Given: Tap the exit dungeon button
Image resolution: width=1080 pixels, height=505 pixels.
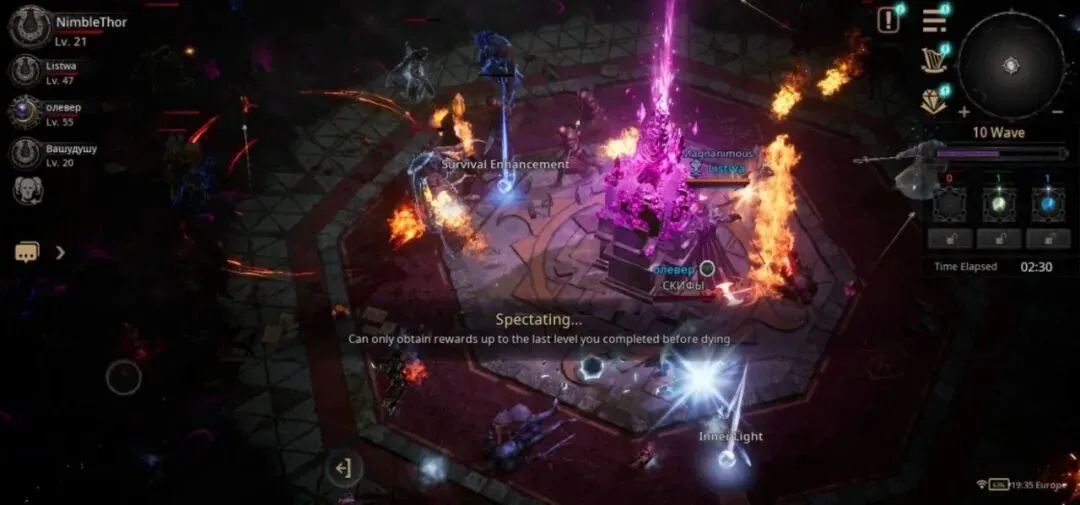Looking at the screenshot, I should 343,468.
